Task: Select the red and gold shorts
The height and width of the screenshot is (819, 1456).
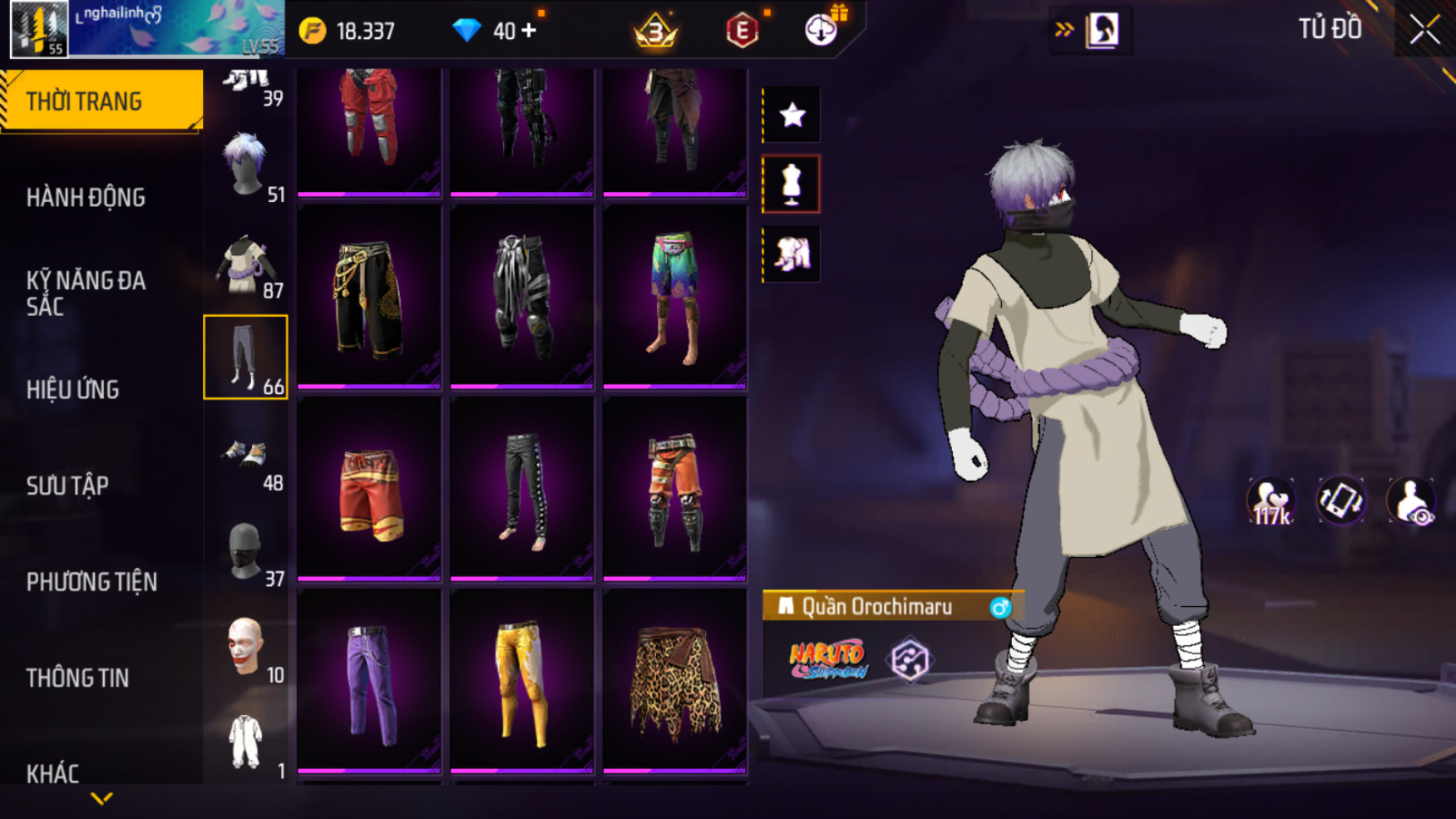Action: click(369, 489)
